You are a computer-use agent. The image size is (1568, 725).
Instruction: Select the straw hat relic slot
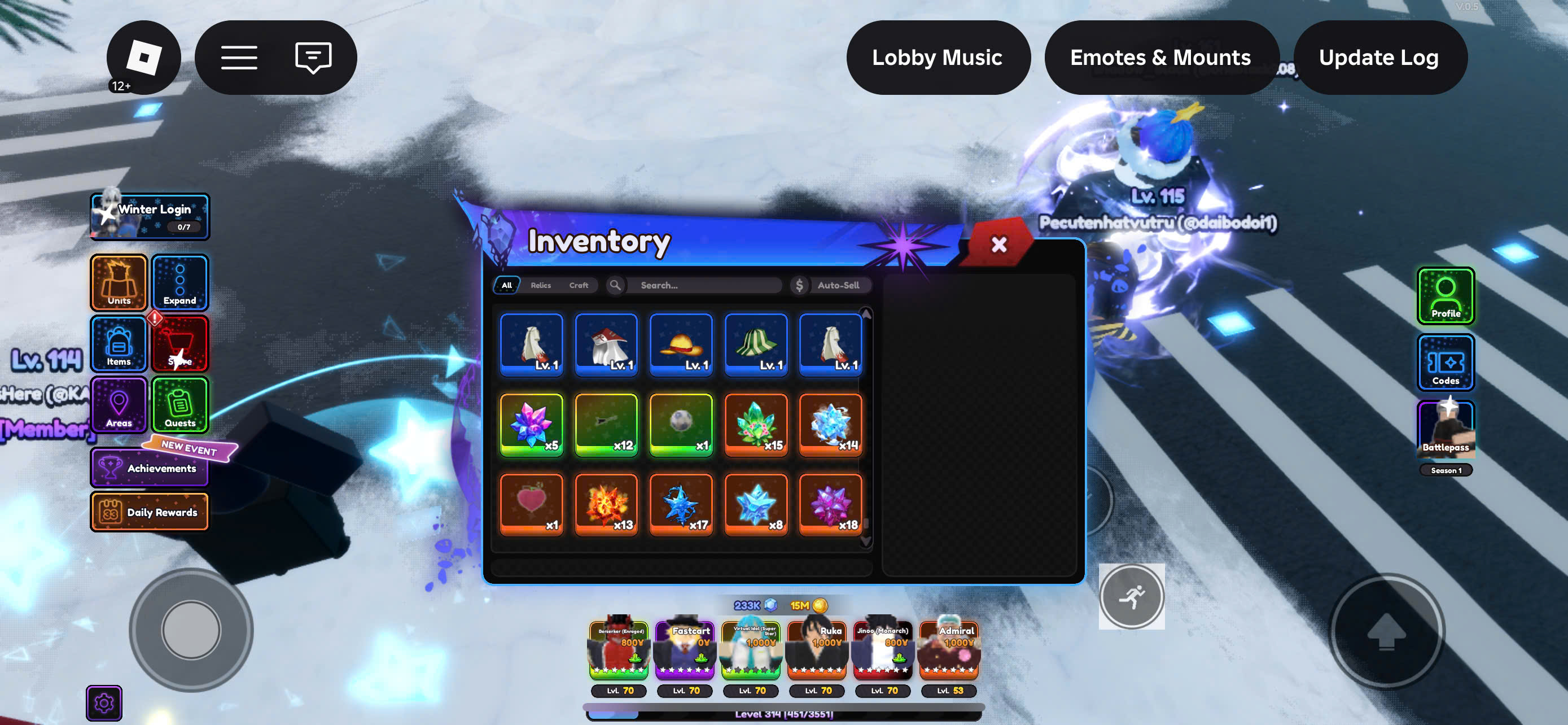point(681,344)
